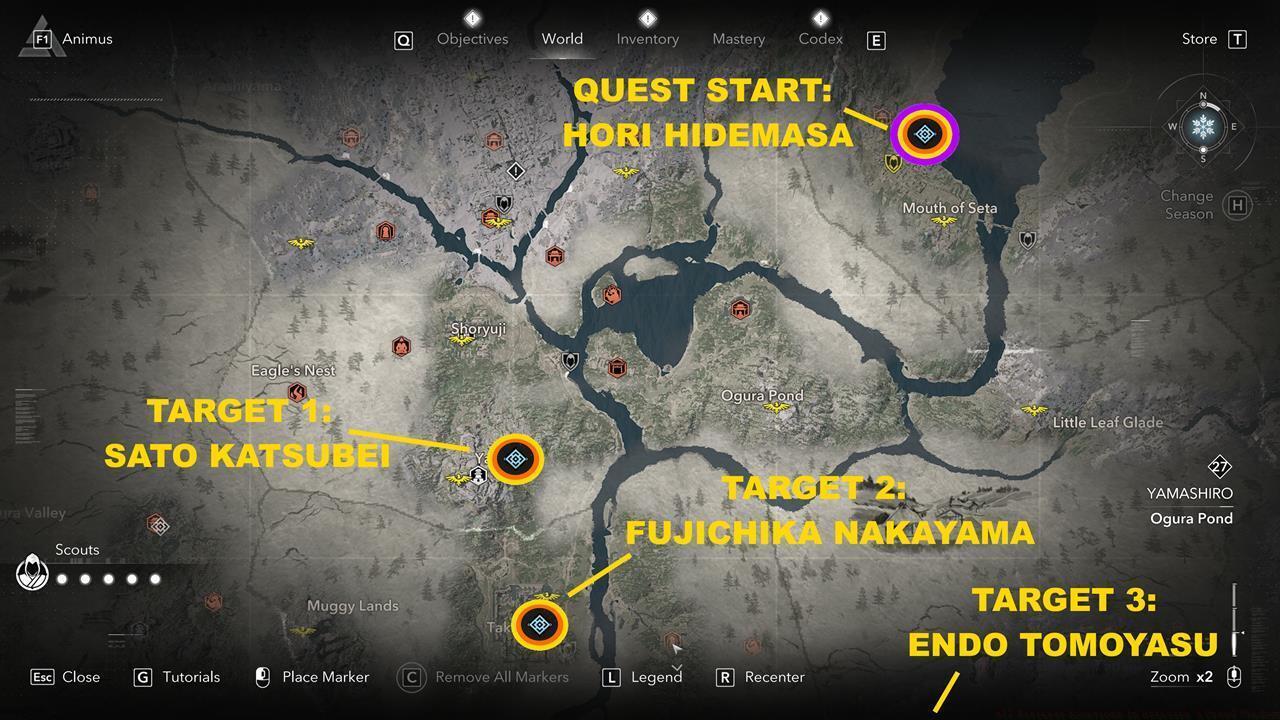Open the Codex tab
Viewport: 1280px width, 720px height.
click(x=820, y=39)
